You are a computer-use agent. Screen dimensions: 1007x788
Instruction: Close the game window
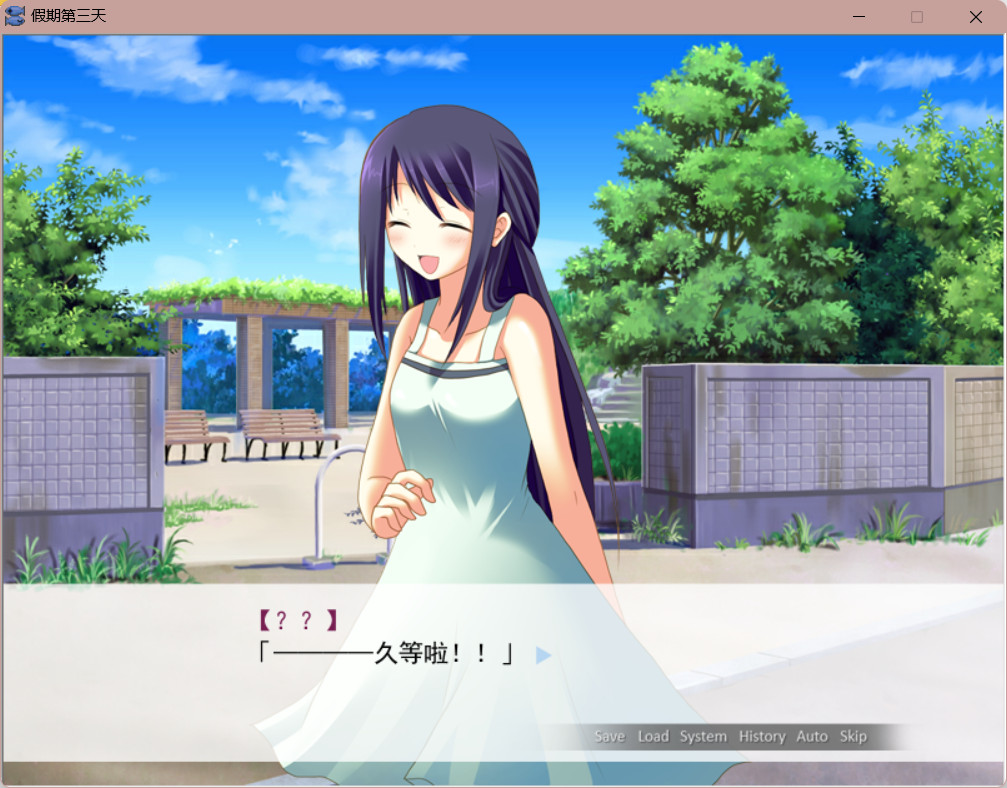976,17
